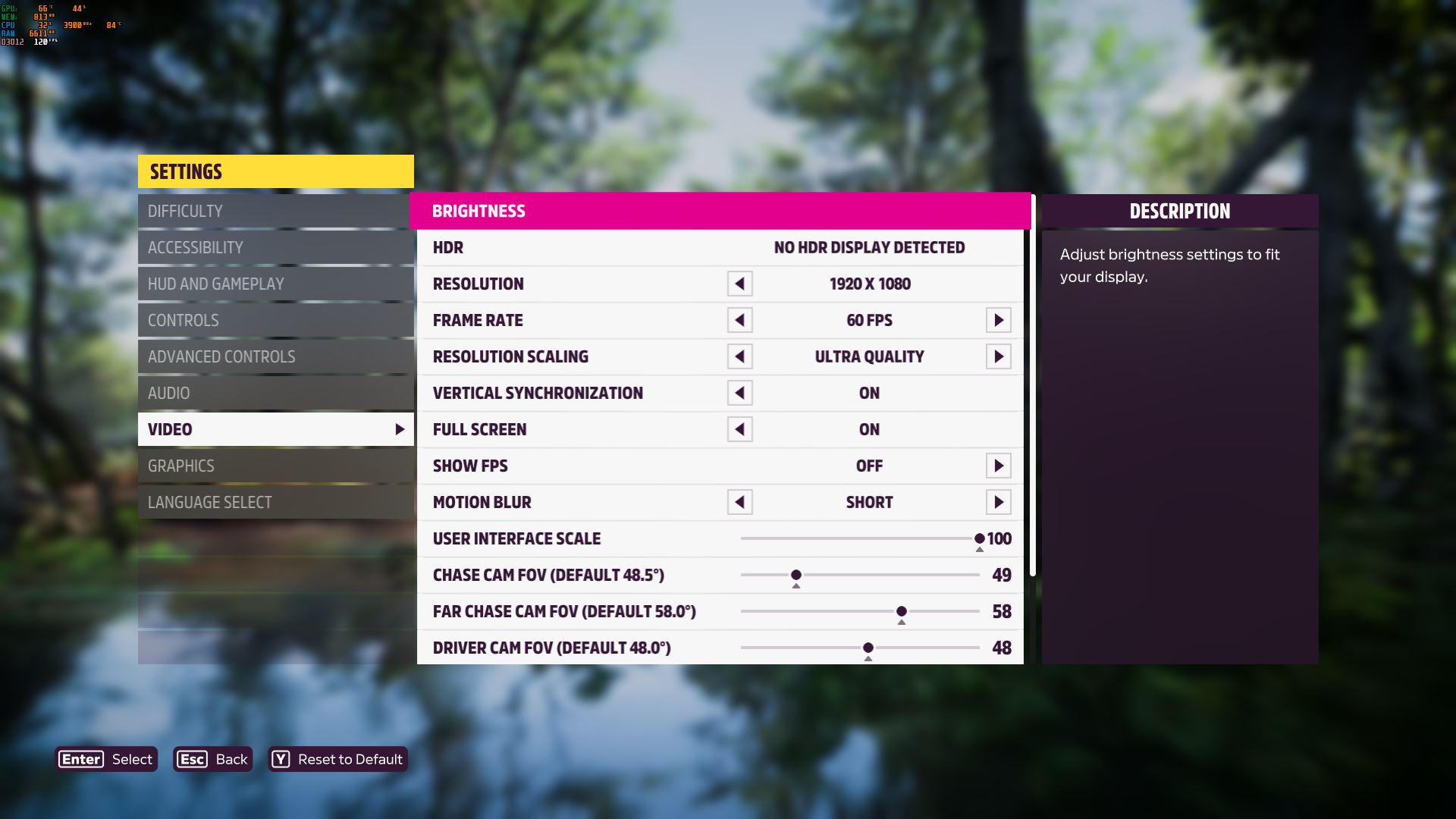This screenshot has height=819, width=1456.
Task: Raise resolution scaling with right arrow
Action: 998,356
